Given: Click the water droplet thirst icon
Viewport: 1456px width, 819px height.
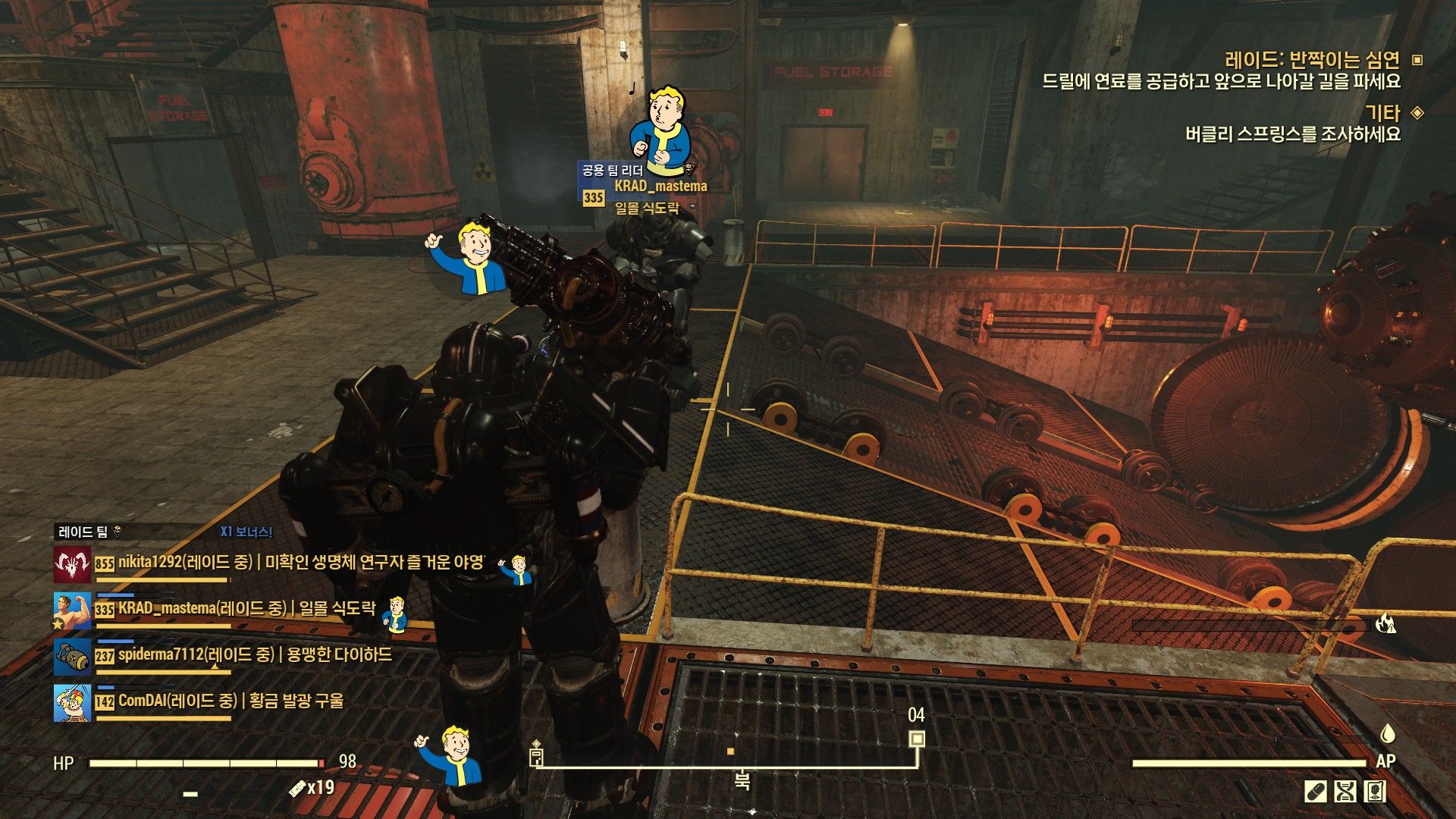Looking at the screenshot, I should coord(1387,733).
